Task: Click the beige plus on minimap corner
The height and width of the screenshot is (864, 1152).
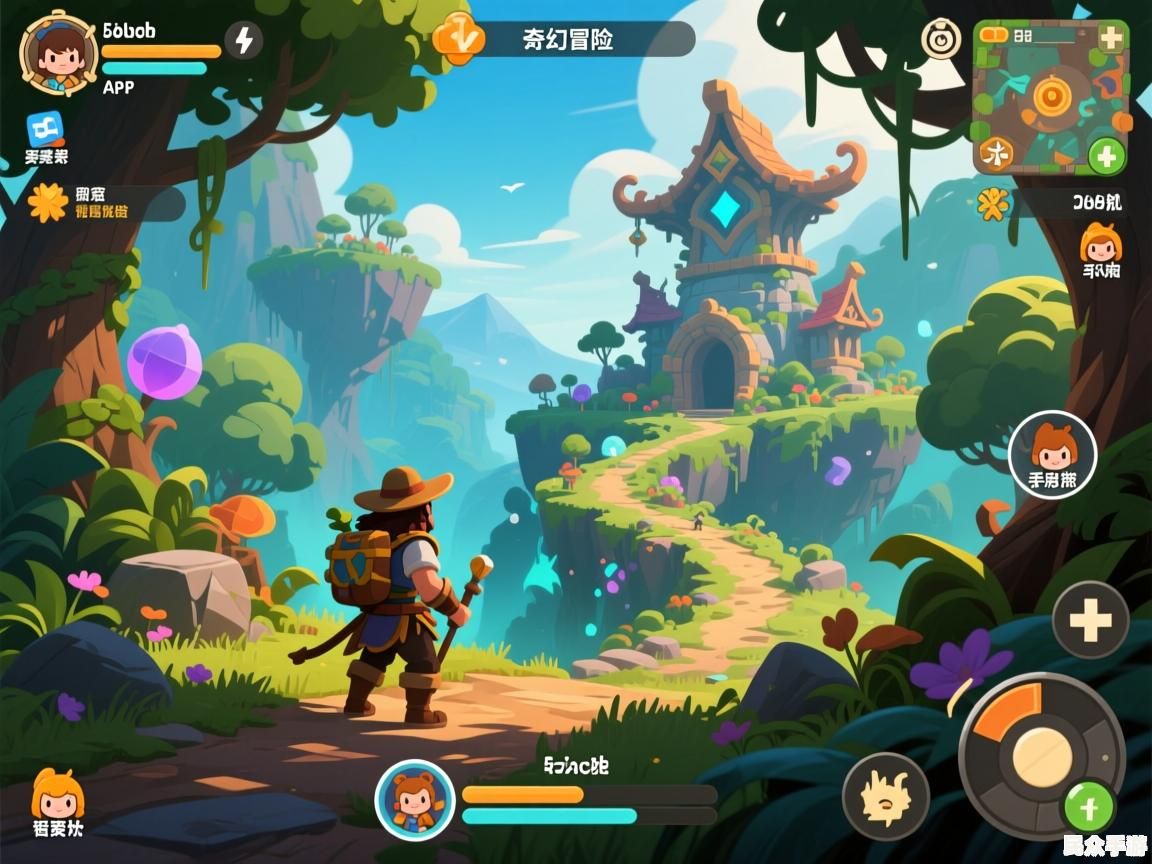Action: coord(1111,38)
